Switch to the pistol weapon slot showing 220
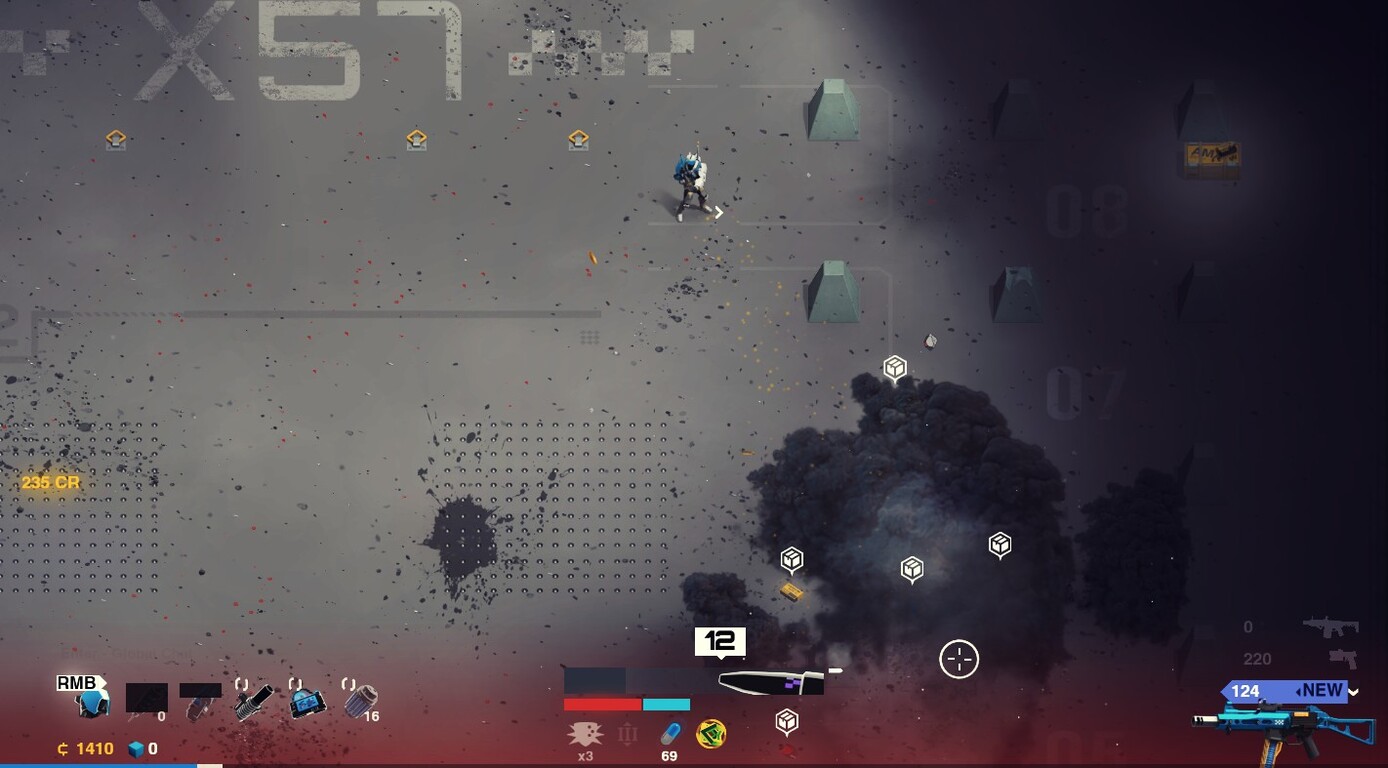Viewport: 1388px width, 768px height. coord(1343,658)
